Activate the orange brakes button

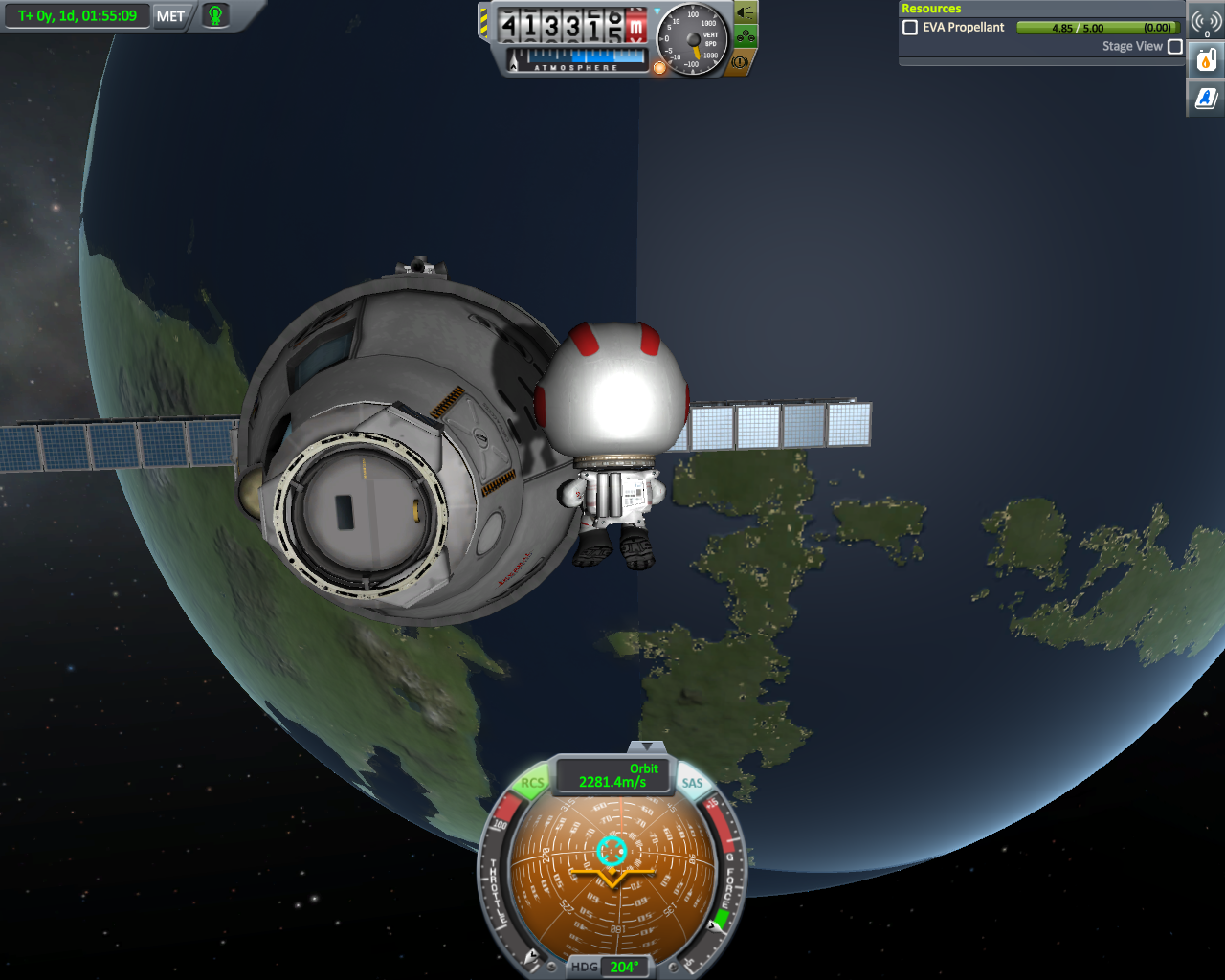click(741, 62)
